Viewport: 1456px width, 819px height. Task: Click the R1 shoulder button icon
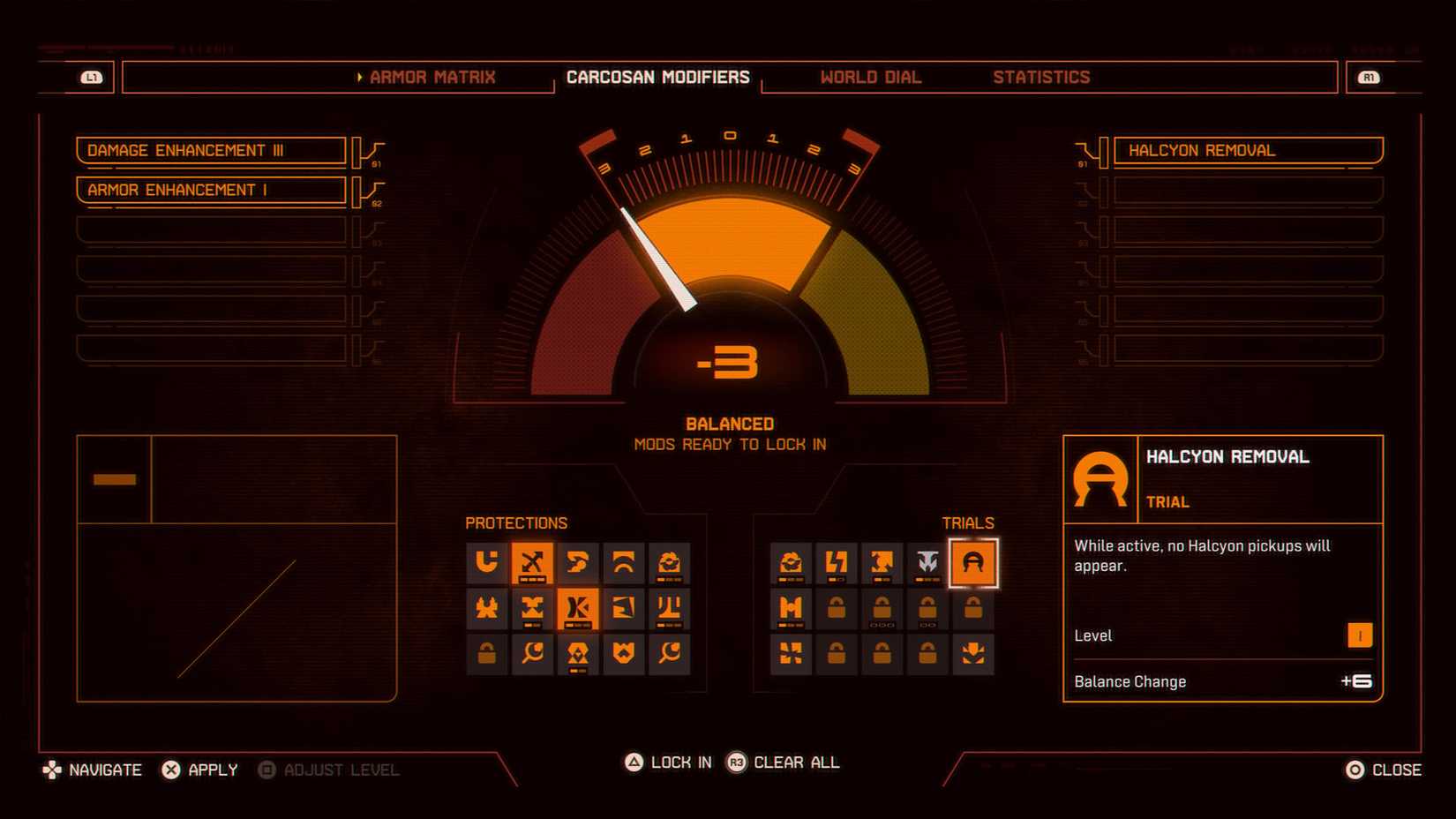[1370, 77]
